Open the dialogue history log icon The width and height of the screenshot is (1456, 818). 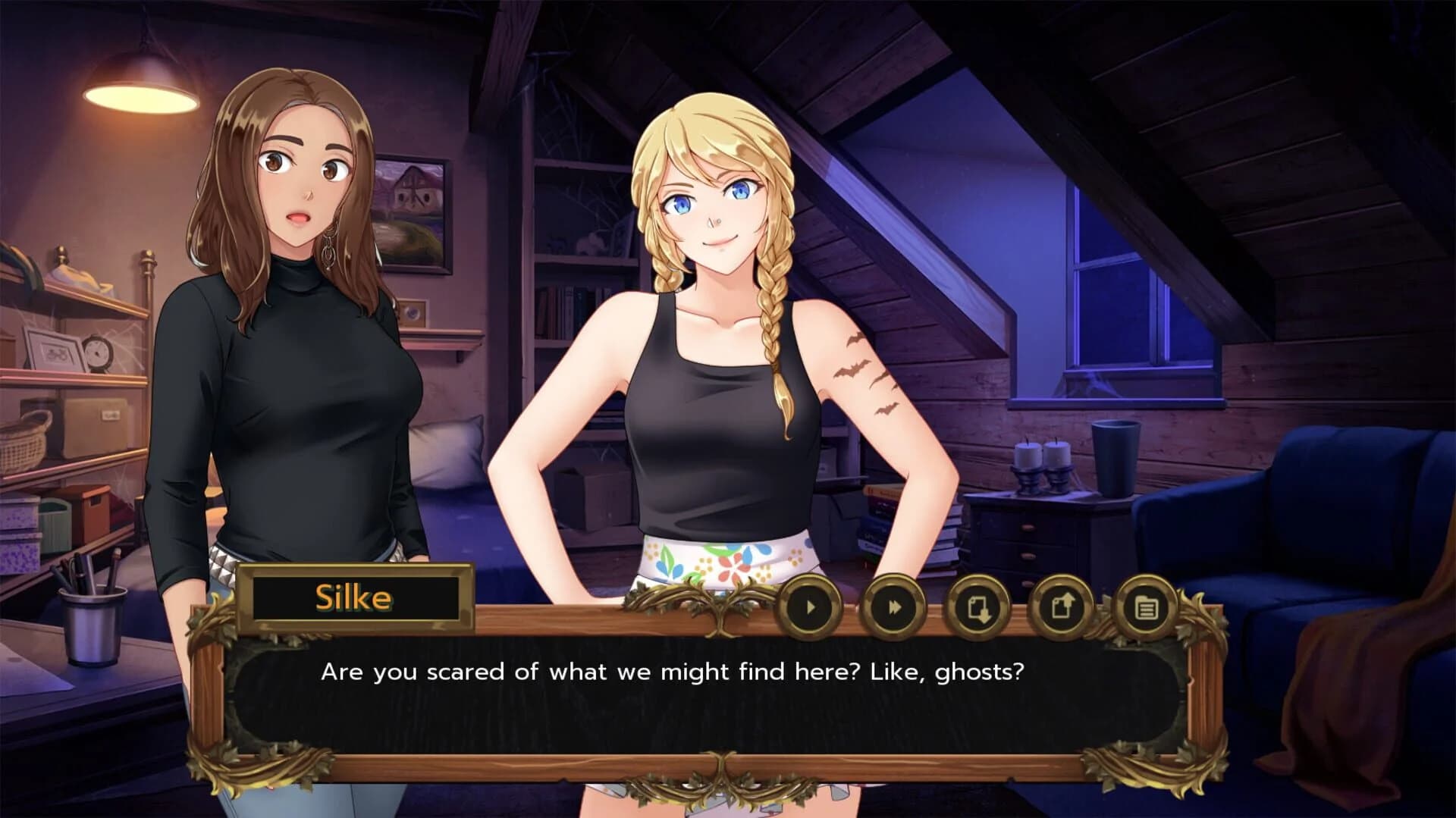1144,606
